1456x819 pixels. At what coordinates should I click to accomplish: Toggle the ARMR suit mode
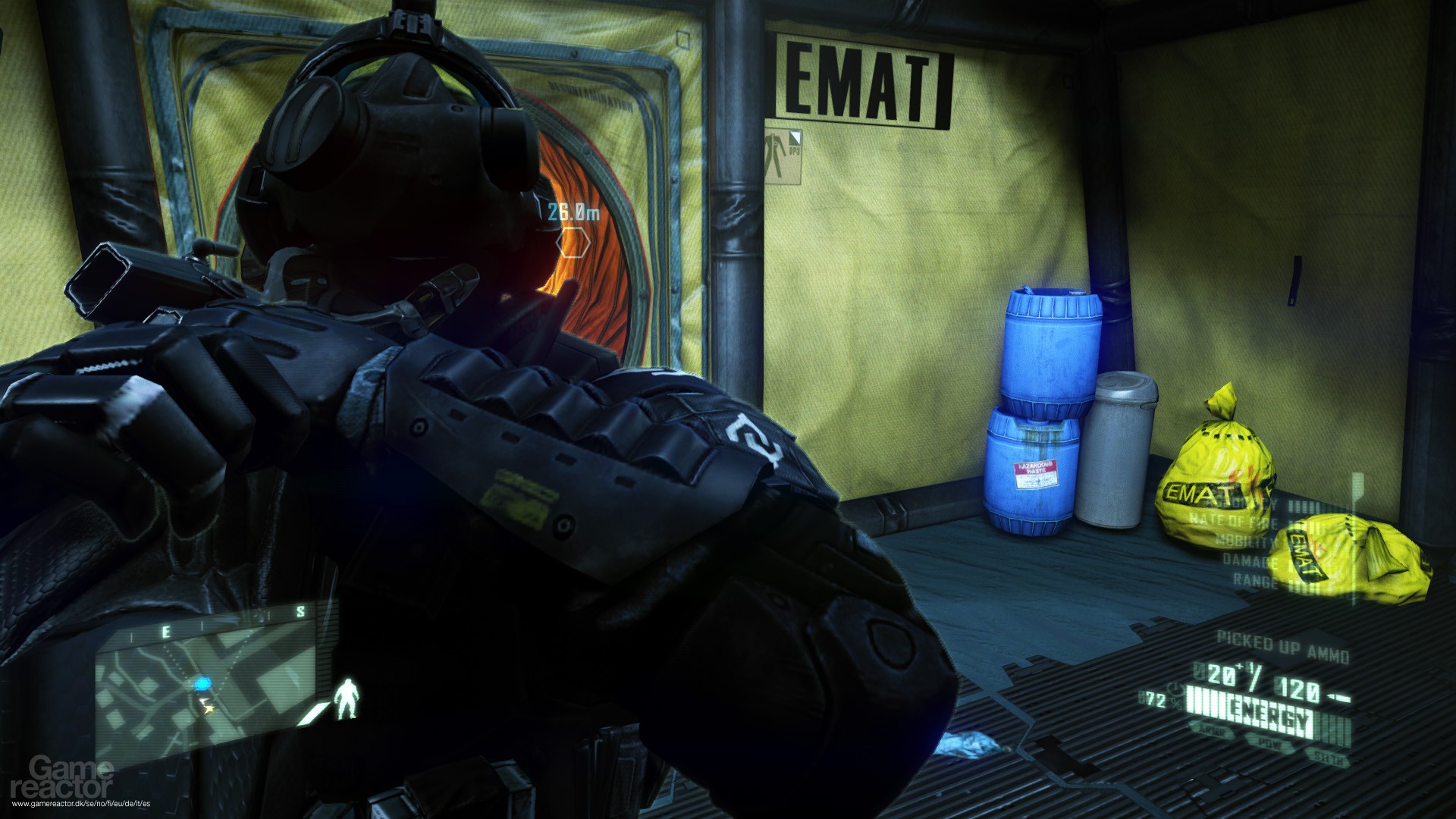(1213, 732)
